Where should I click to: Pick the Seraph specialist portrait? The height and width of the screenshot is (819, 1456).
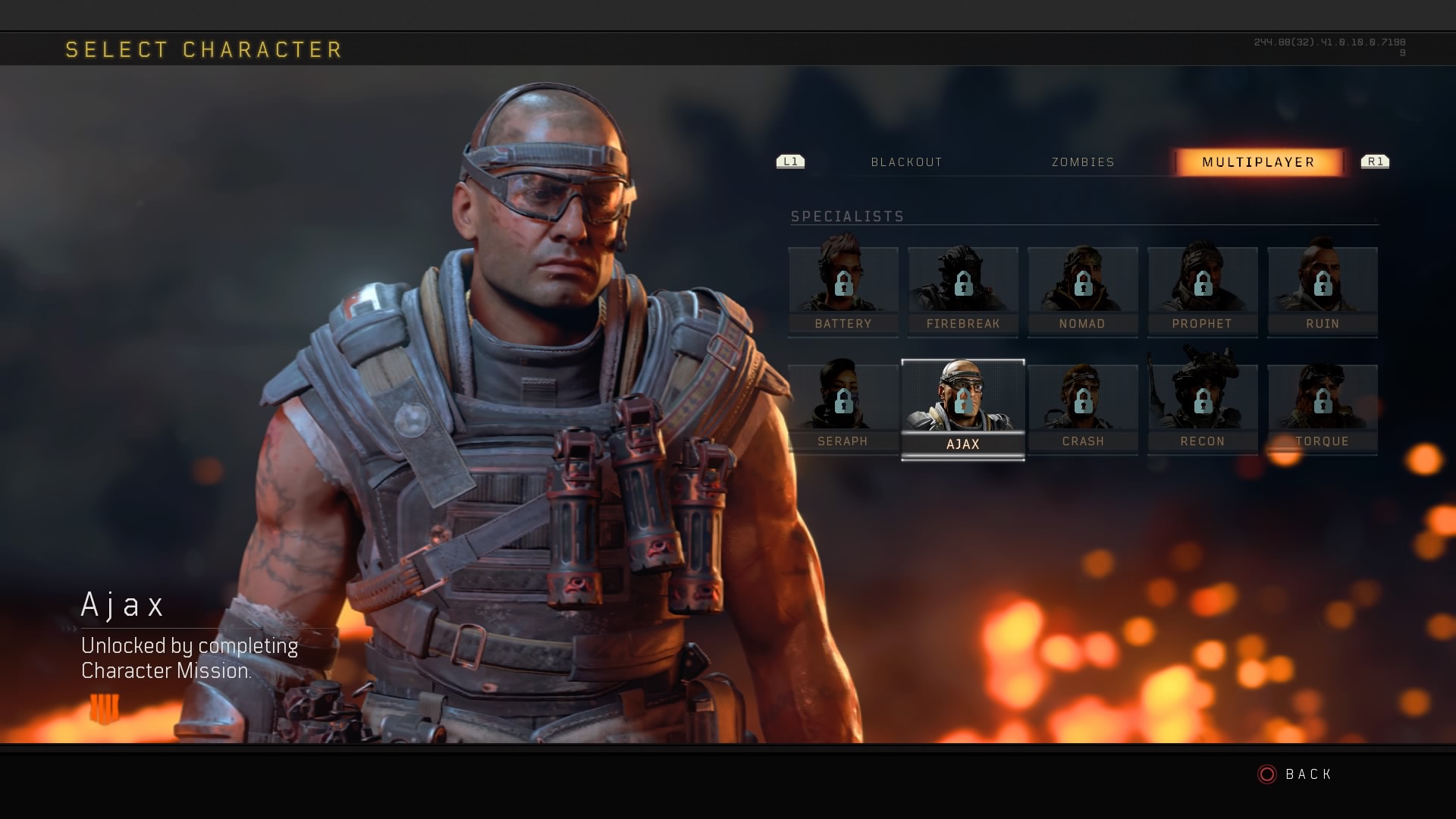point(843,409)
